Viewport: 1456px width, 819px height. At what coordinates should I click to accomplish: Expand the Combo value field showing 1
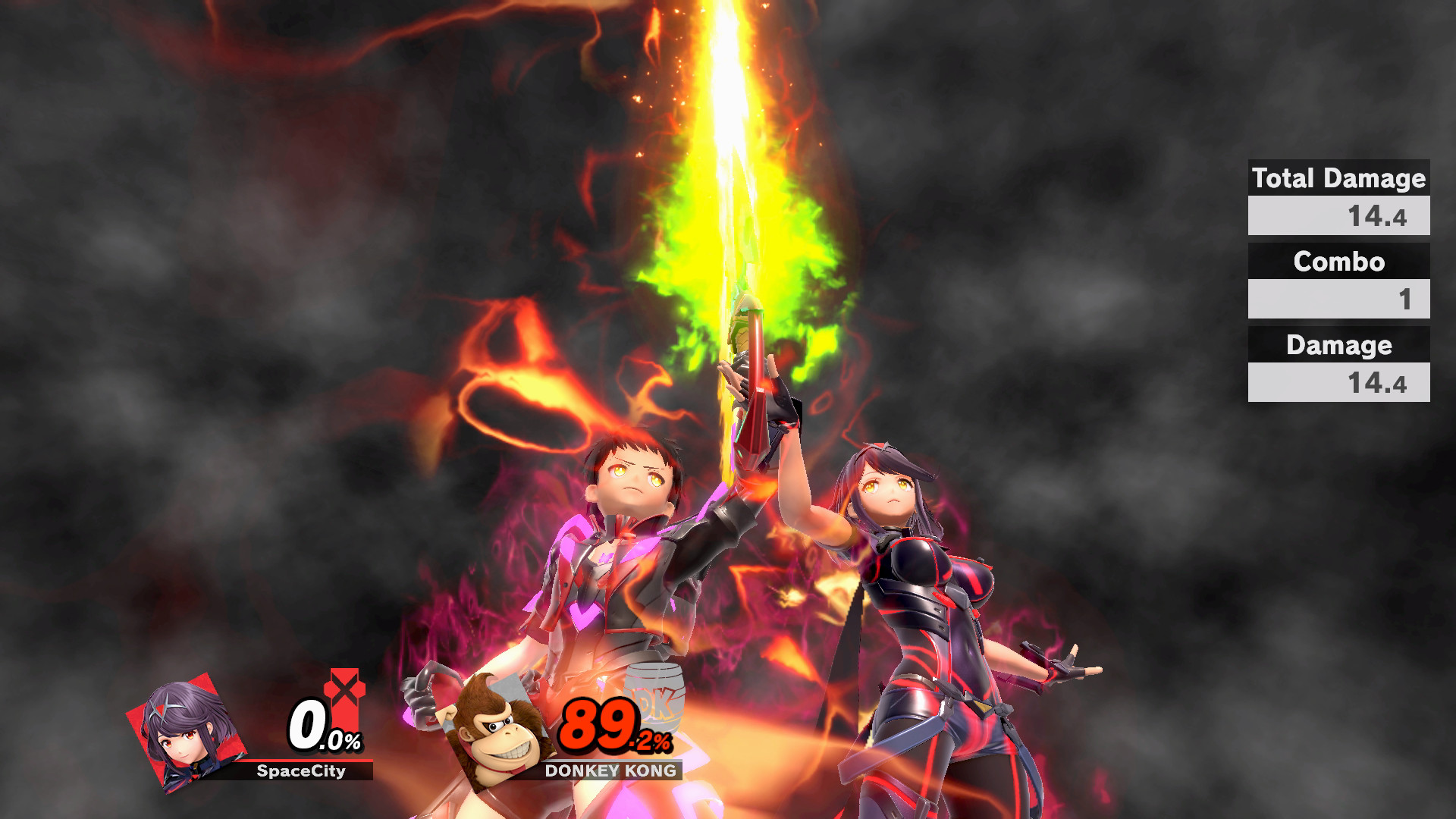1338,299
